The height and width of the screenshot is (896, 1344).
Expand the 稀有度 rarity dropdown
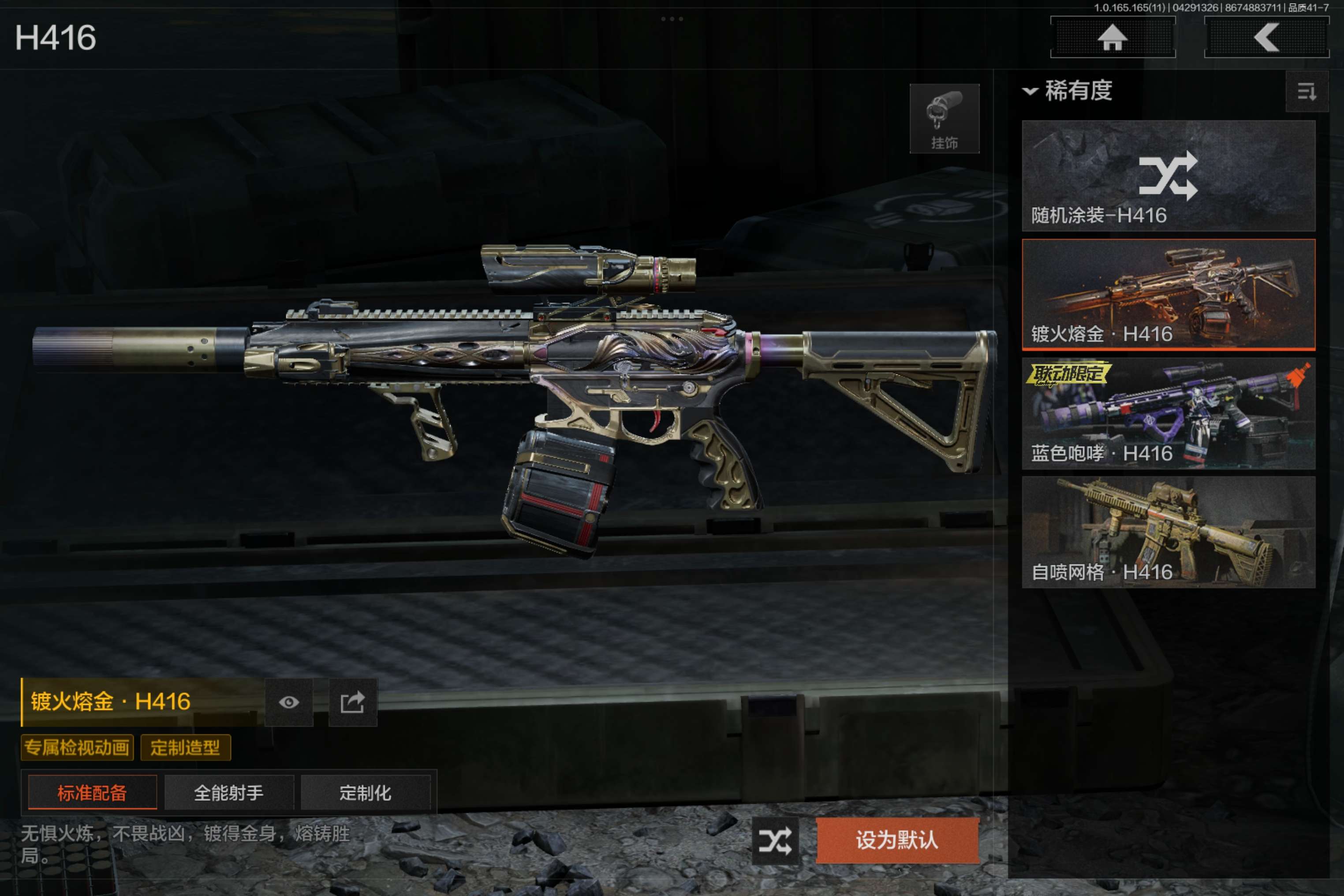point(1068,91)
